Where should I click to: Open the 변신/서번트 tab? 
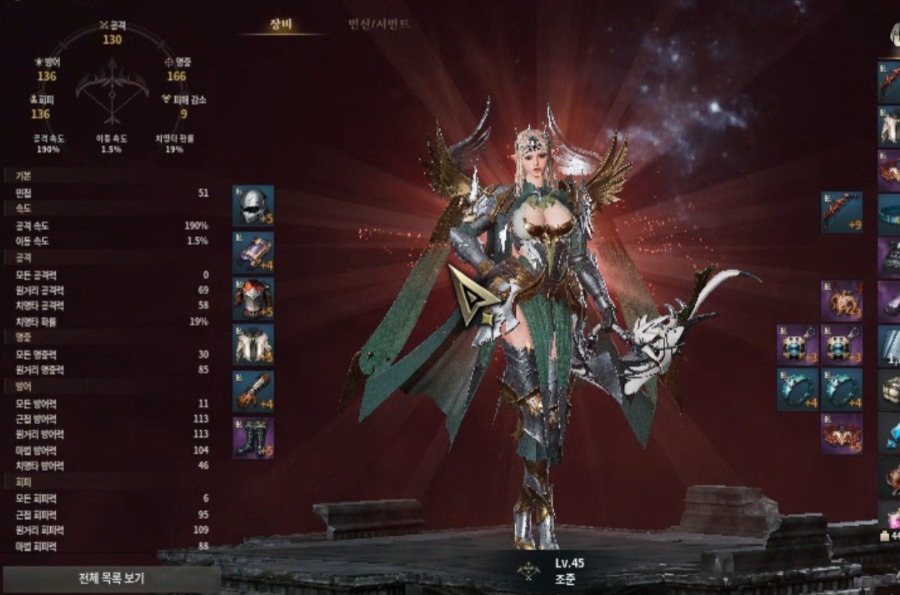(379, 24)
